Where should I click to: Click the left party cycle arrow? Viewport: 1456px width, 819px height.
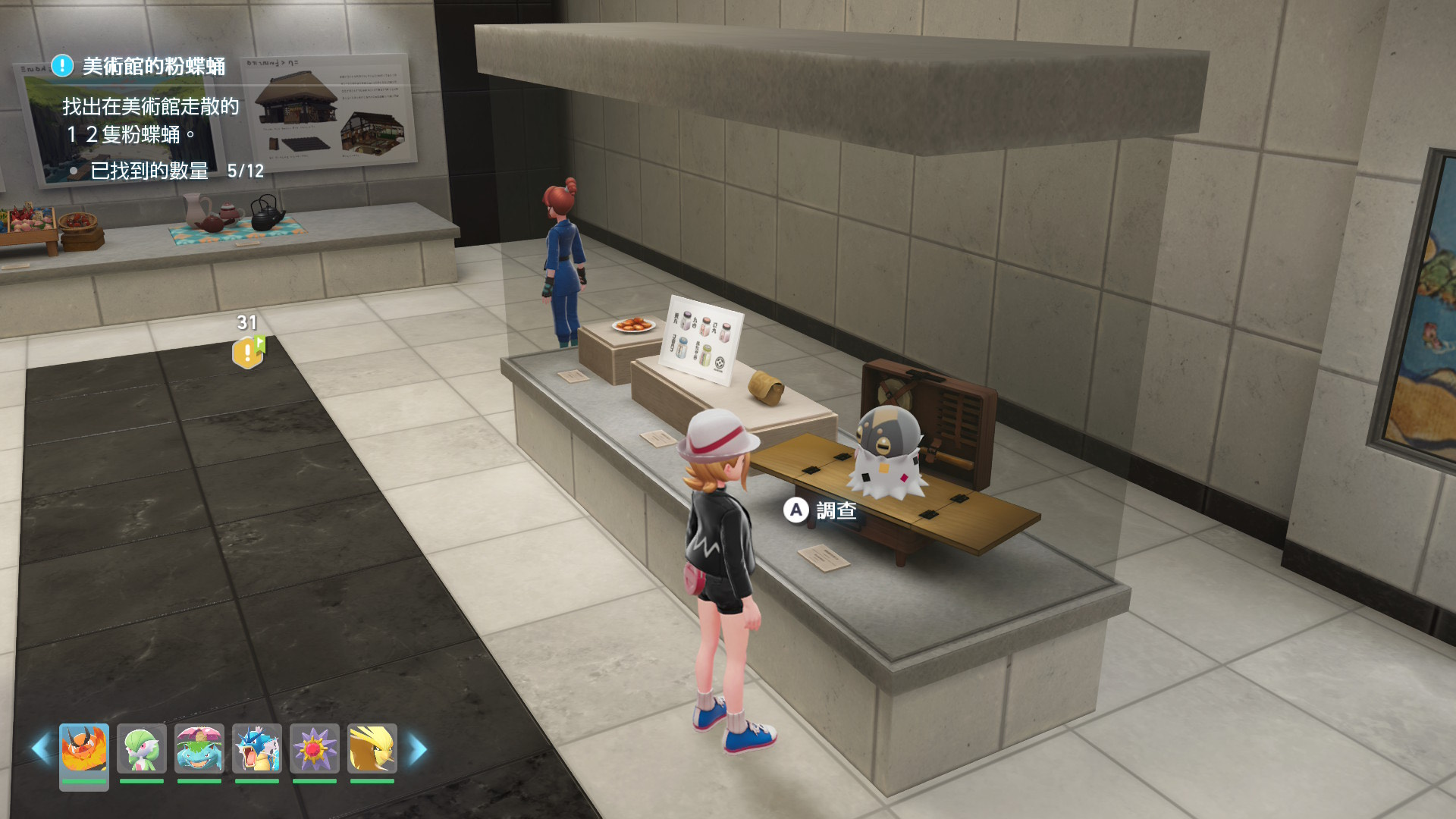[41, 749]
